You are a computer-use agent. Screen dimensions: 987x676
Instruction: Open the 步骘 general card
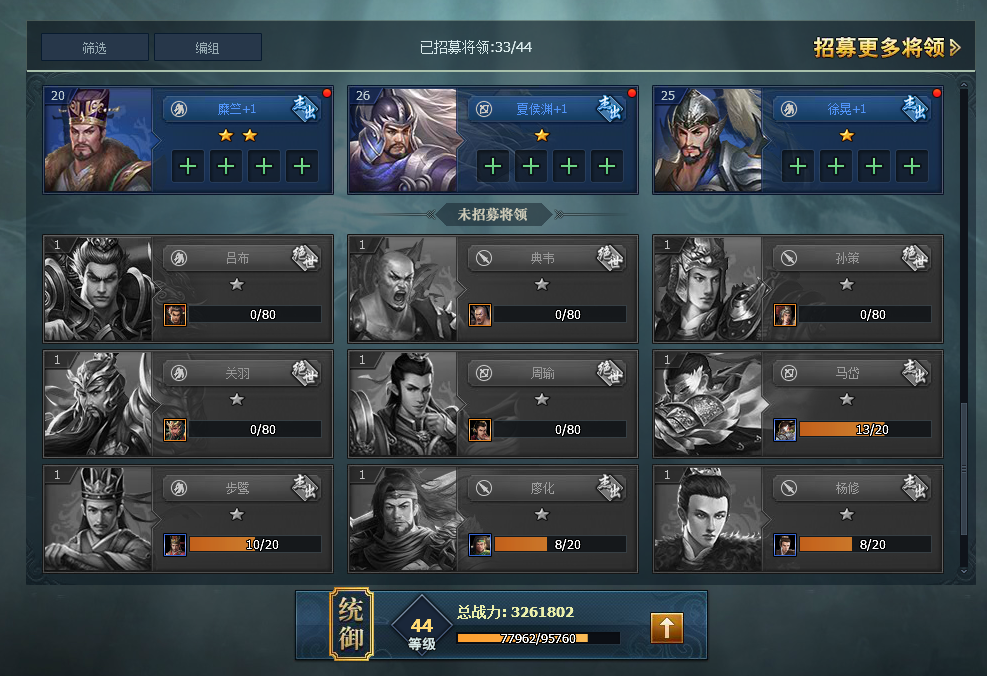pyautogui.click(x=188, y=518)
